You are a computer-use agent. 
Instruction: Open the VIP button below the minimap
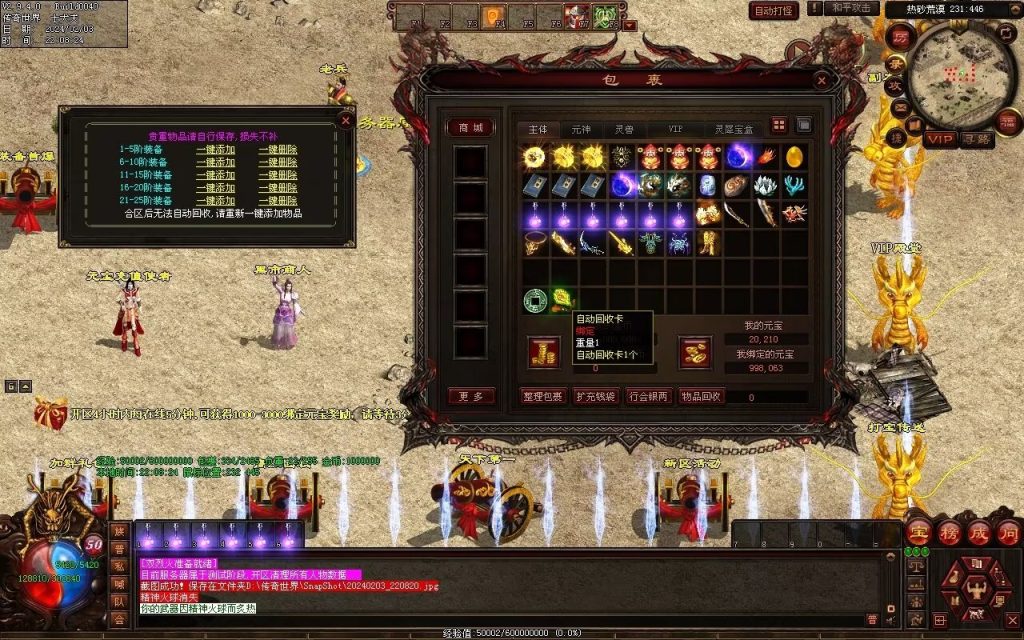tap(940, 139)
